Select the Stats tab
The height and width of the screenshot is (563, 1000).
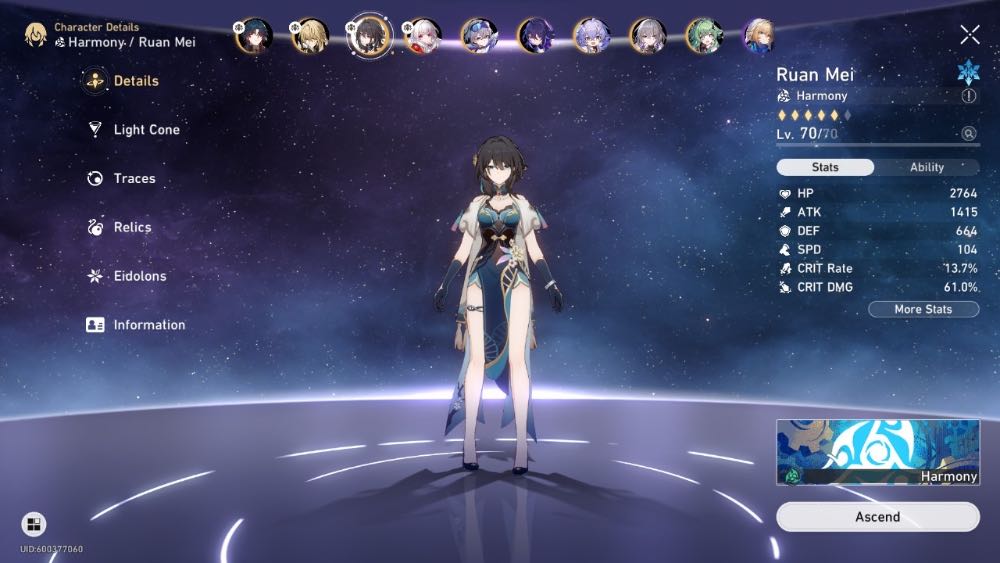tap(825, 168)
